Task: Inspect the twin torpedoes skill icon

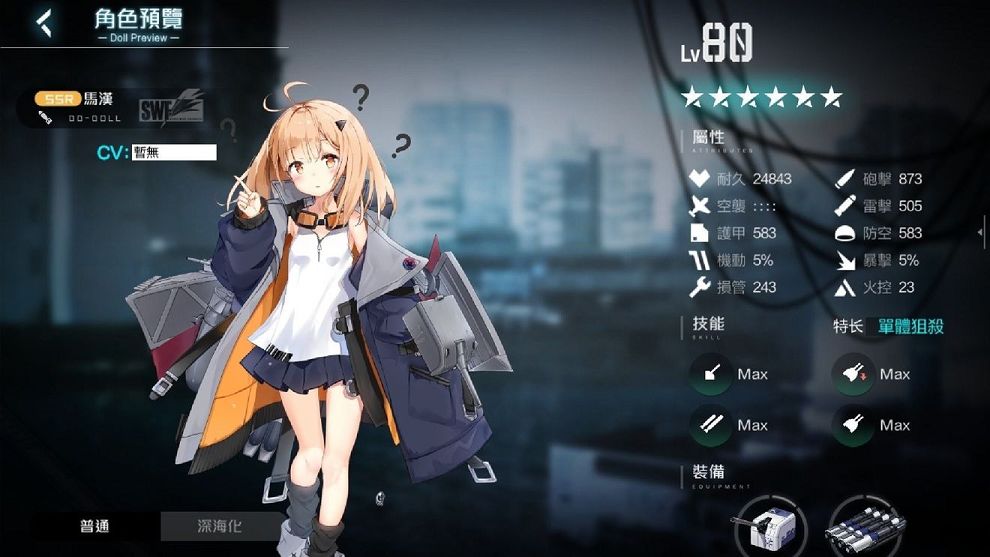Action: coord(713,425)
